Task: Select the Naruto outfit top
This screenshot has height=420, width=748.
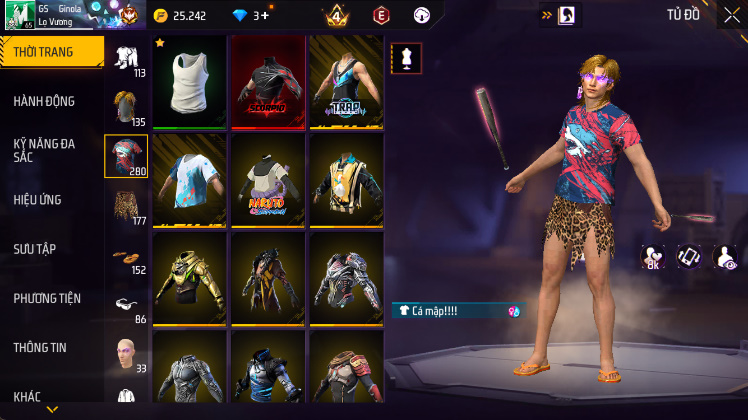Action: 267,181
